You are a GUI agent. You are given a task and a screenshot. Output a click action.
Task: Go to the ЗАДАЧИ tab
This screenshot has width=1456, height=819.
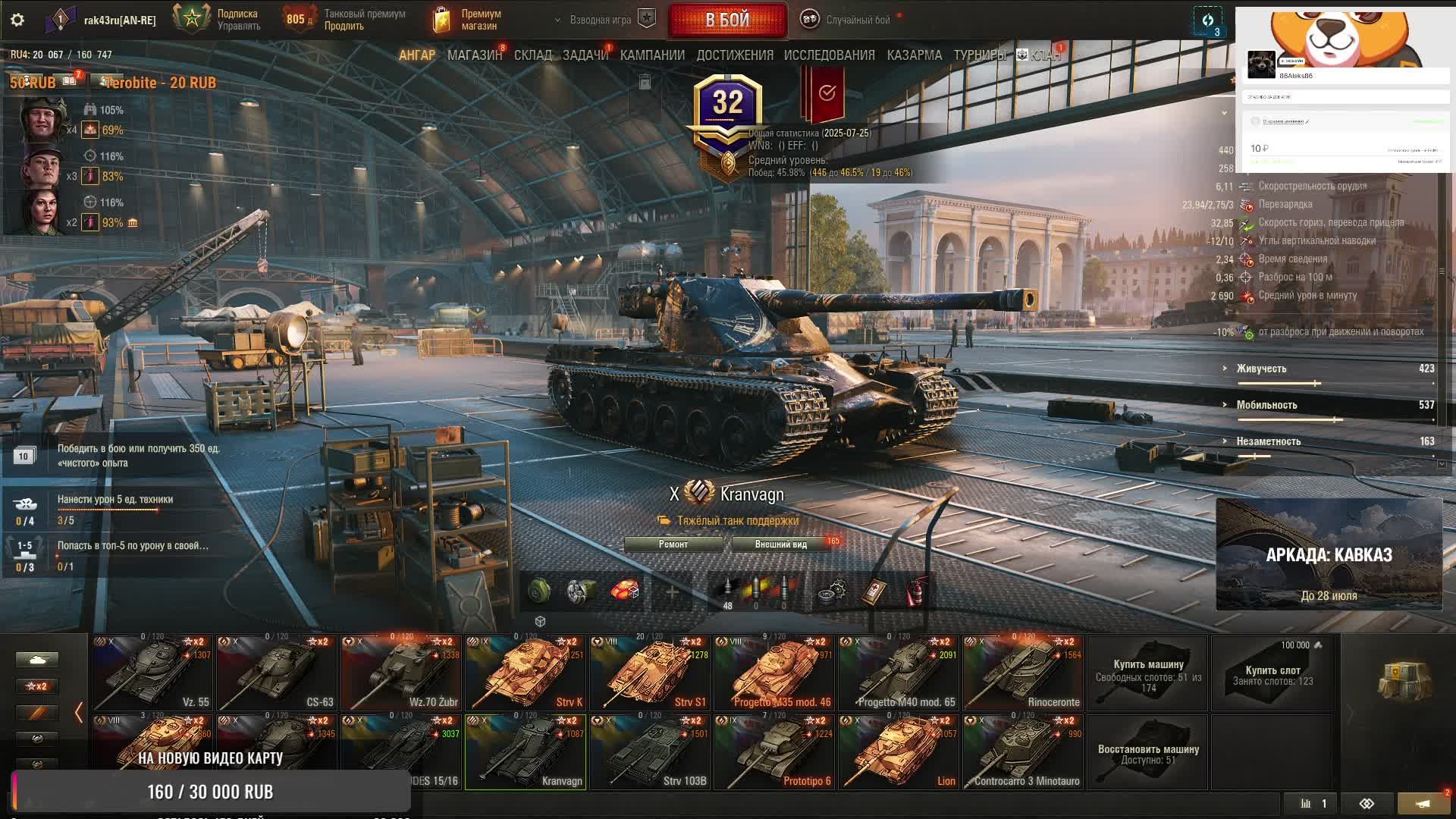tap(585, 55)
